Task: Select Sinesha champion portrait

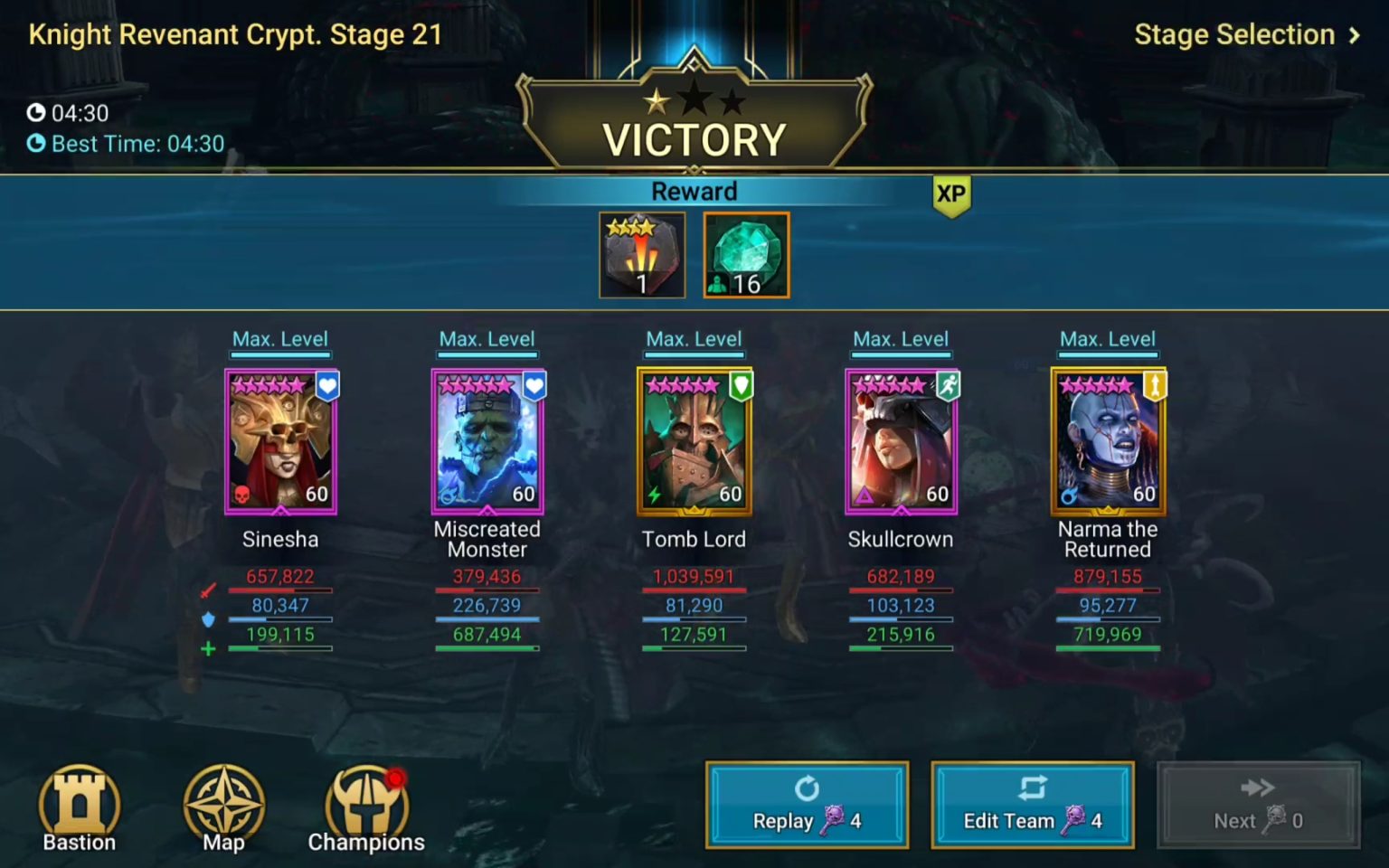Action: pos(280,442)
